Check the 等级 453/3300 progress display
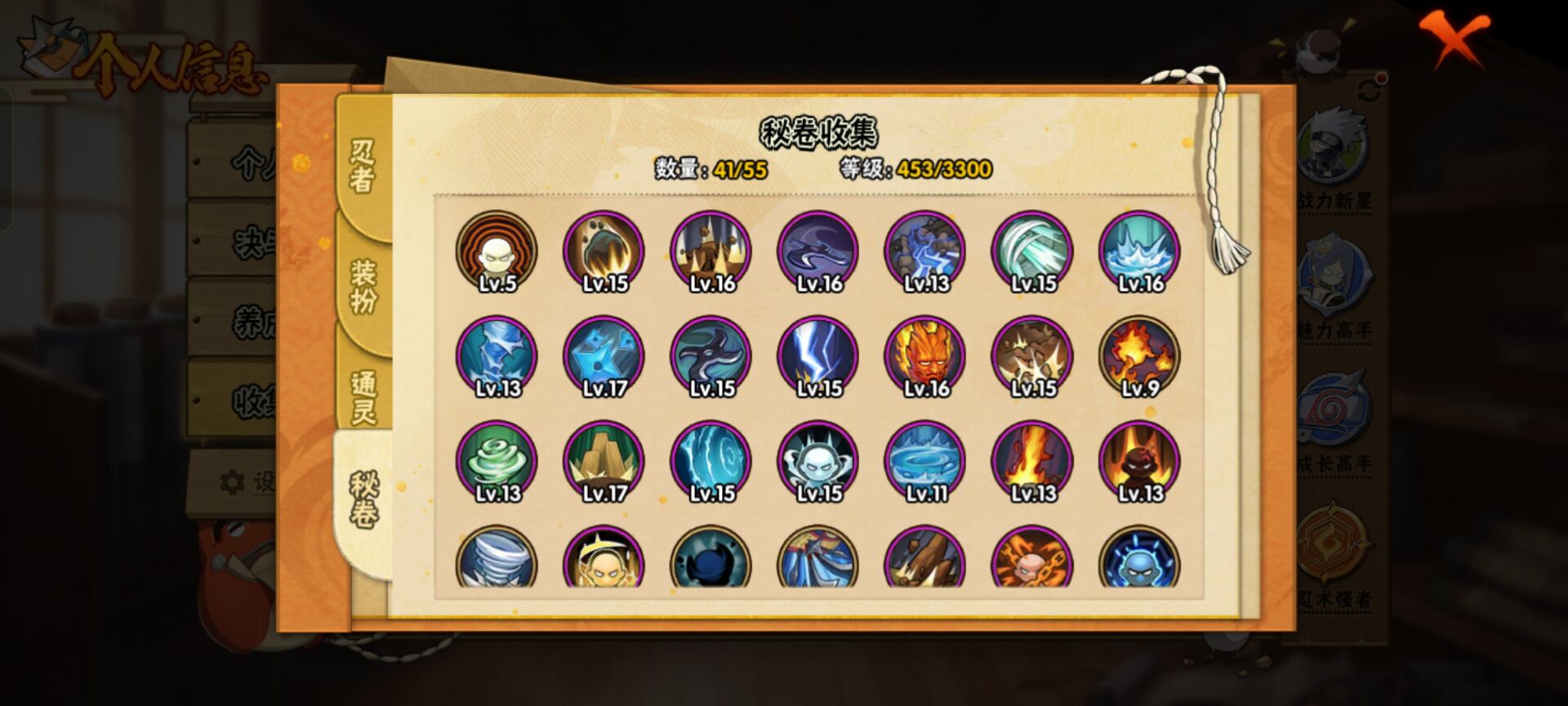The height and width of the screenshot is (706, 1568). tap(915, 172)
